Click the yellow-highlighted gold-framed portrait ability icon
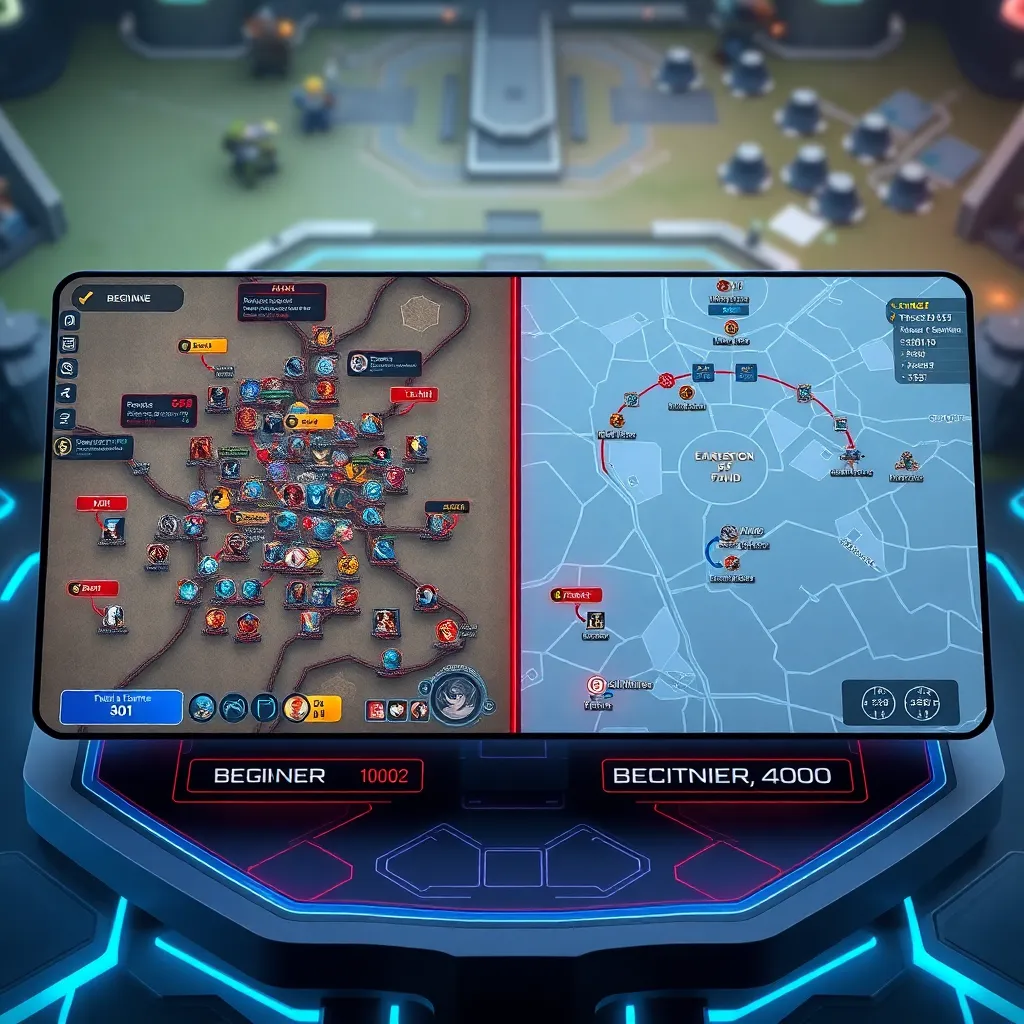The height and width of the screenshot is (1024, 1024). (x=296, y=708)
